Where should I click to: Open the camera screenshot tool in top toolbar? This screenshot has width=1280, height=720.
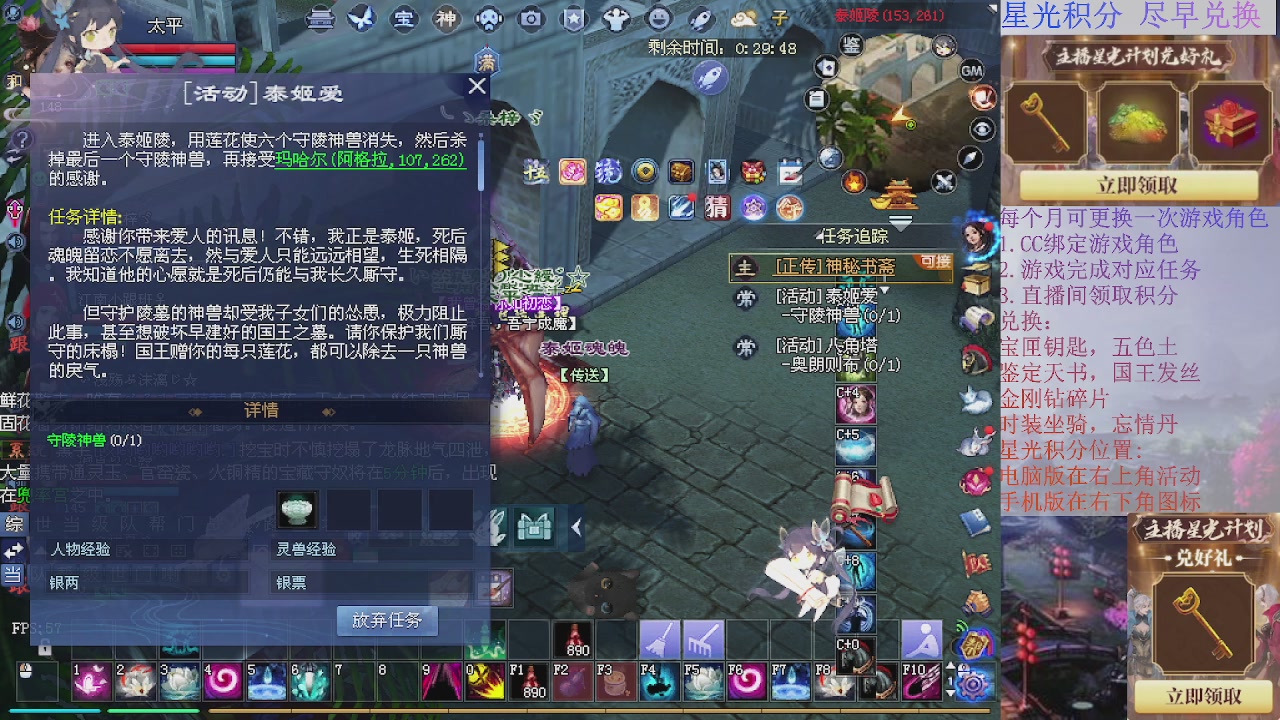[x=530, y=18]
